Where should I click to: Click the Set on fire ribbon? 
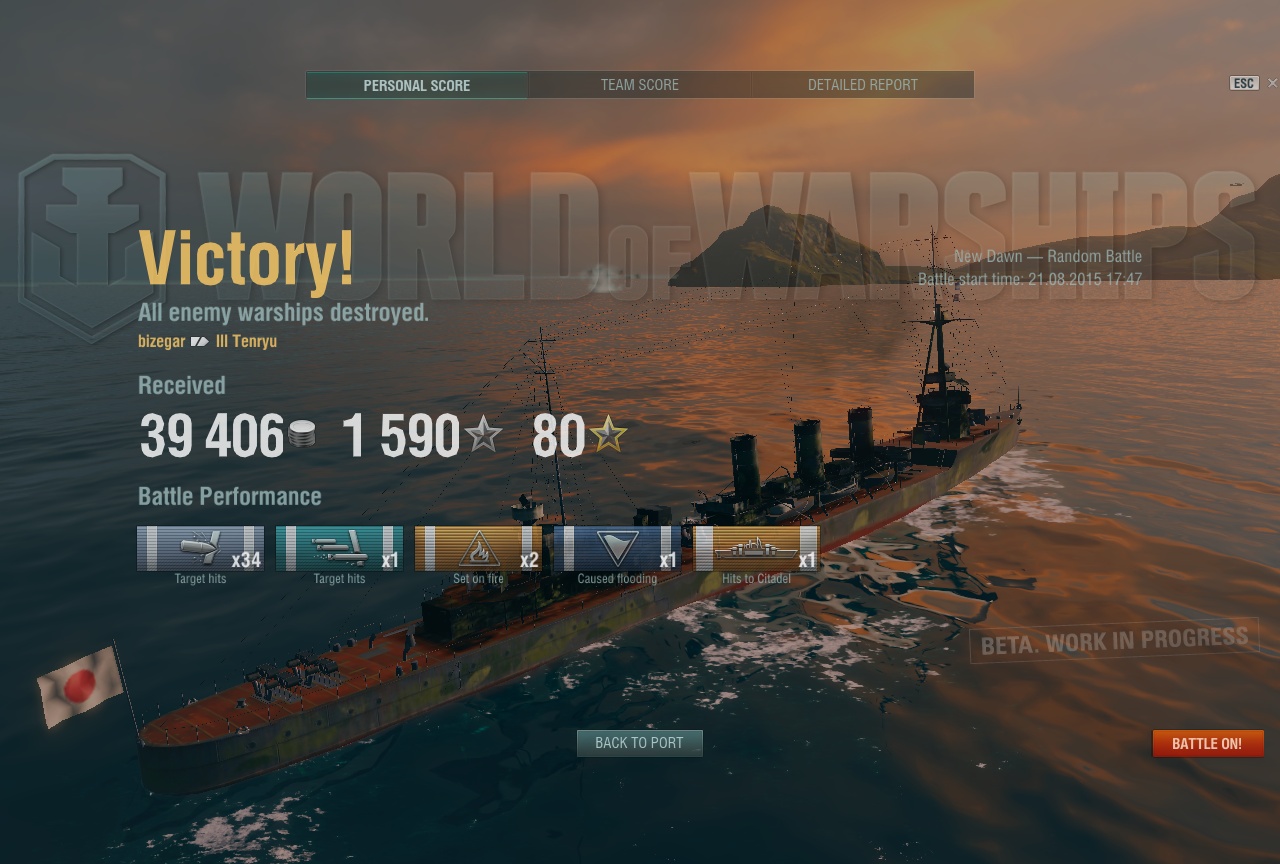pyautogui.click(x=478, y=549)
